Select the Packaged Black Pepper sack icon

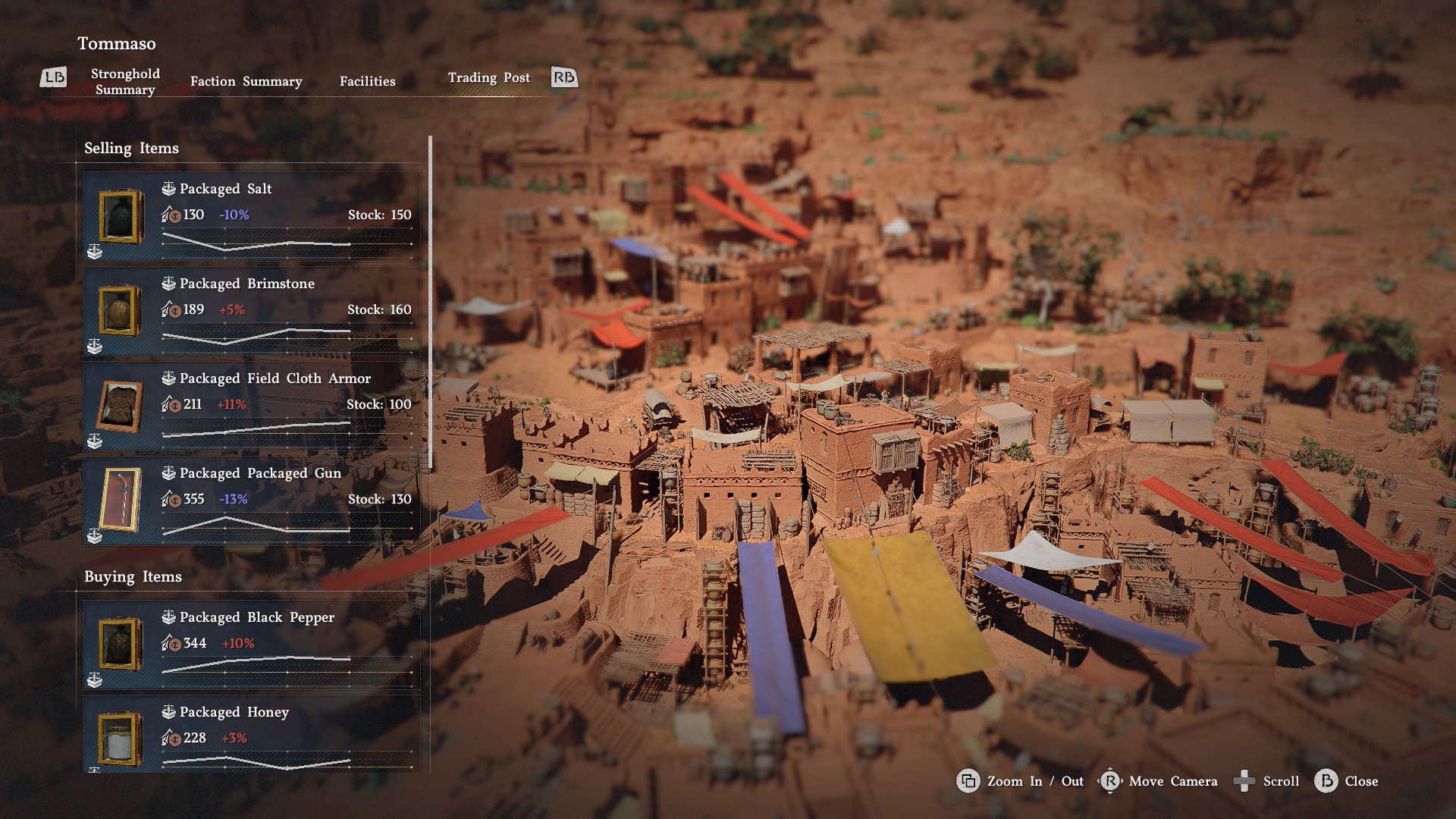click(x=118, y=644)
